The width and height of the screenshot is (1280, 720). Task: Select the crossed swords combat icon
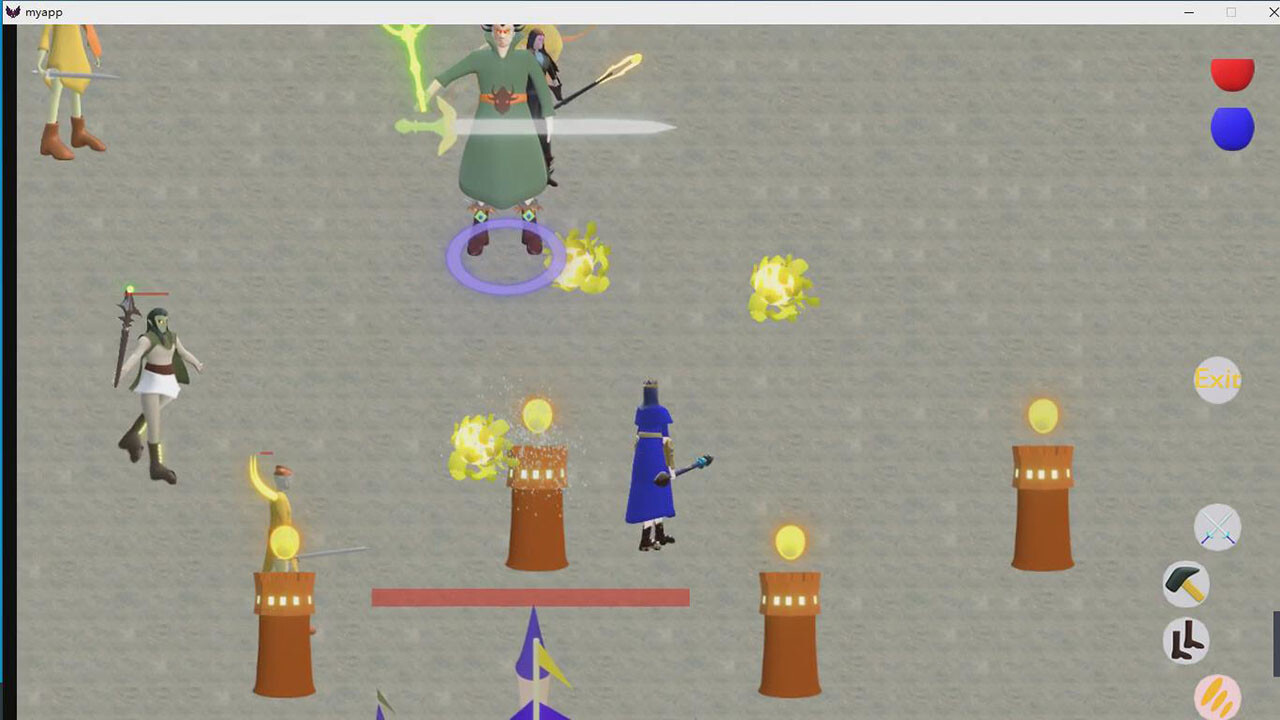[1217, 528]
